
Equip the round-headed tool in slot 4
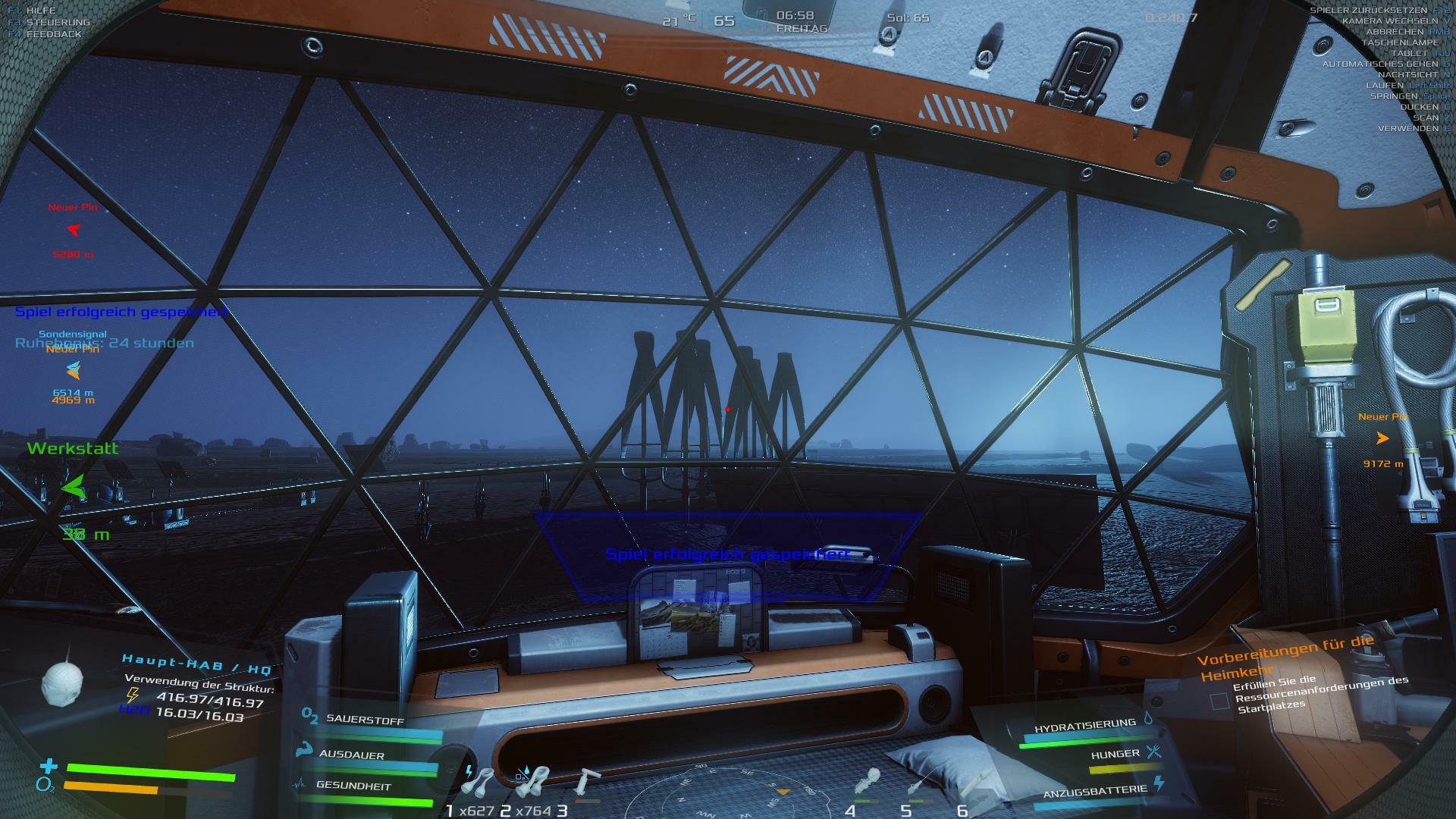click(868, 783)
